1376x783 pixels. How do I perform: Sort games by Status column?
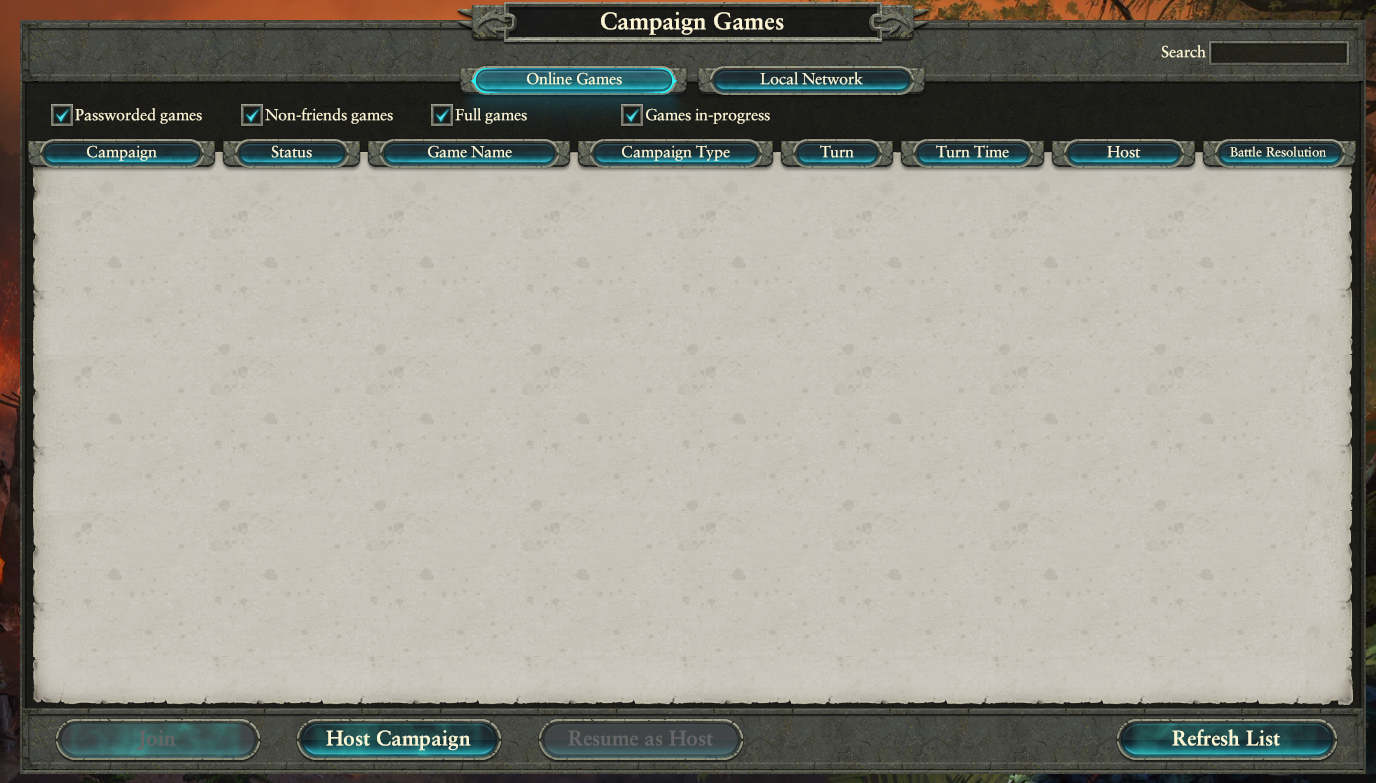pyautogui.click(x=291, y=153)
